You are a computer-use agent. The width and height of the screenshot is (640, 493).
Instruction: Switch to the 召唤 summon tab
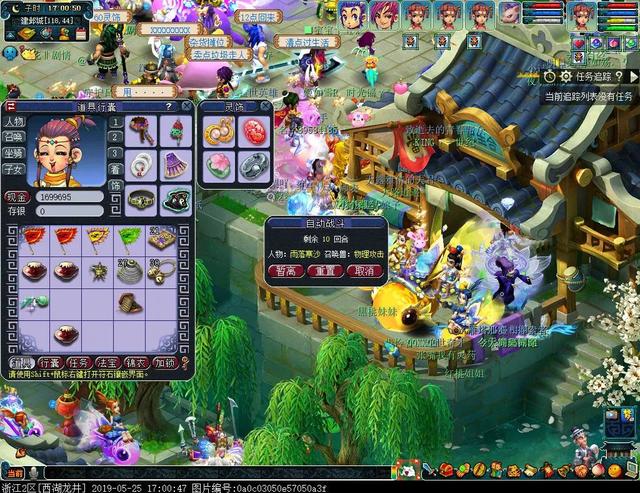pos(14,138)
